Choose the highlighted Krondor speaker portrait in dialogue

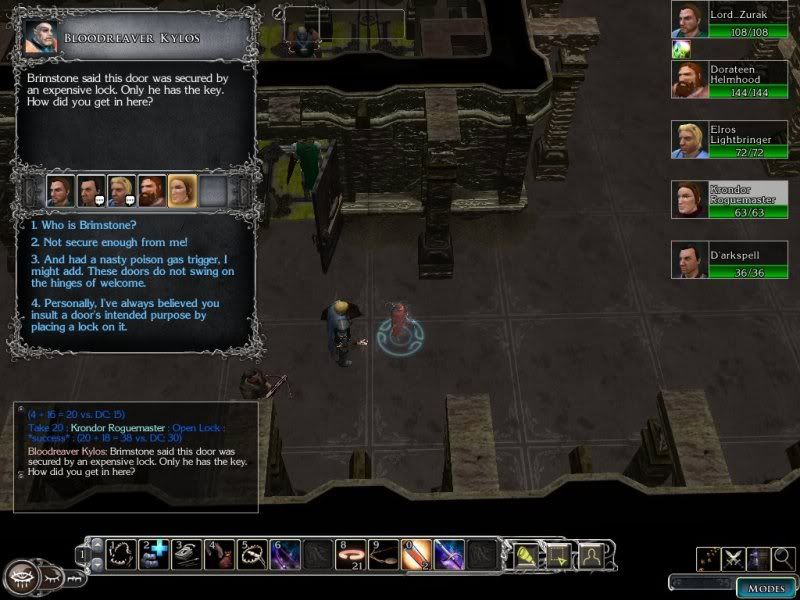pyautogui.click(x=182, y=189)
